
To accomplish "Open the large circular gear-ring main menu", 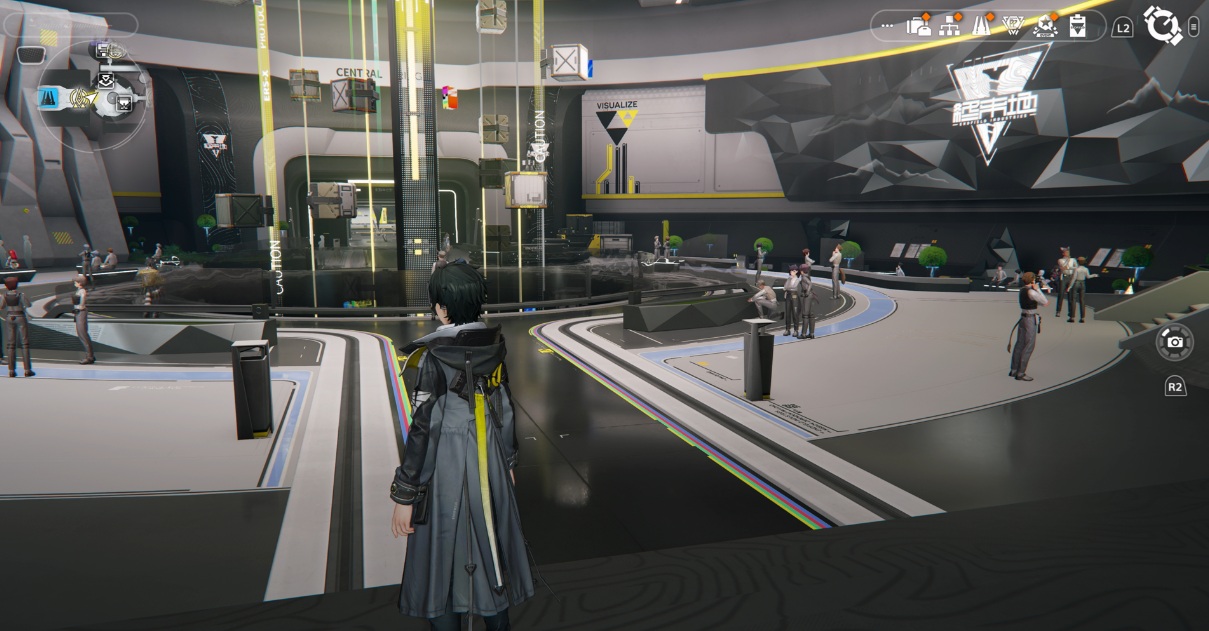I will point(1162,25).
